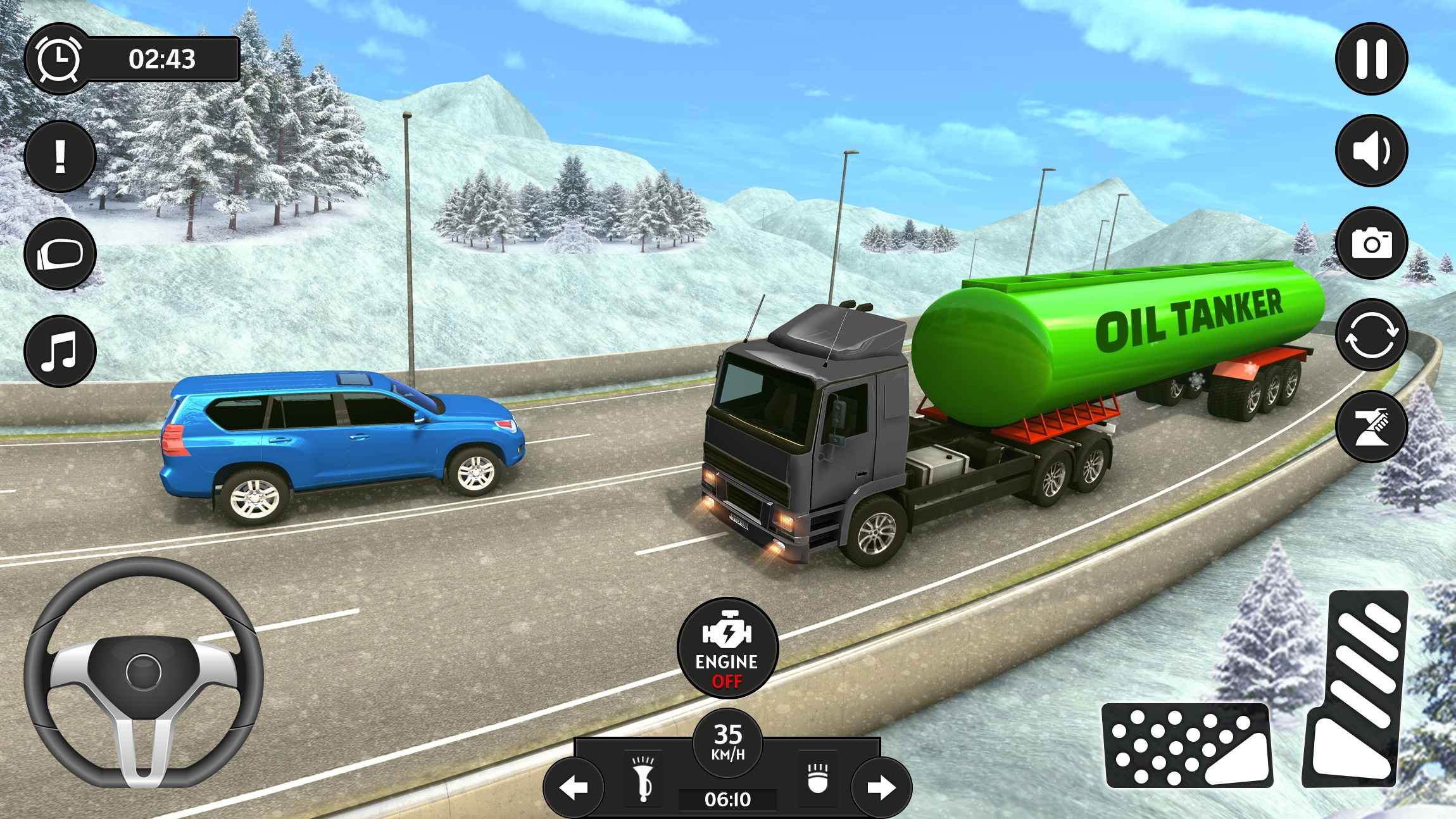
Task: Activate the left turn indicator arrow
Action: [574, 787]
